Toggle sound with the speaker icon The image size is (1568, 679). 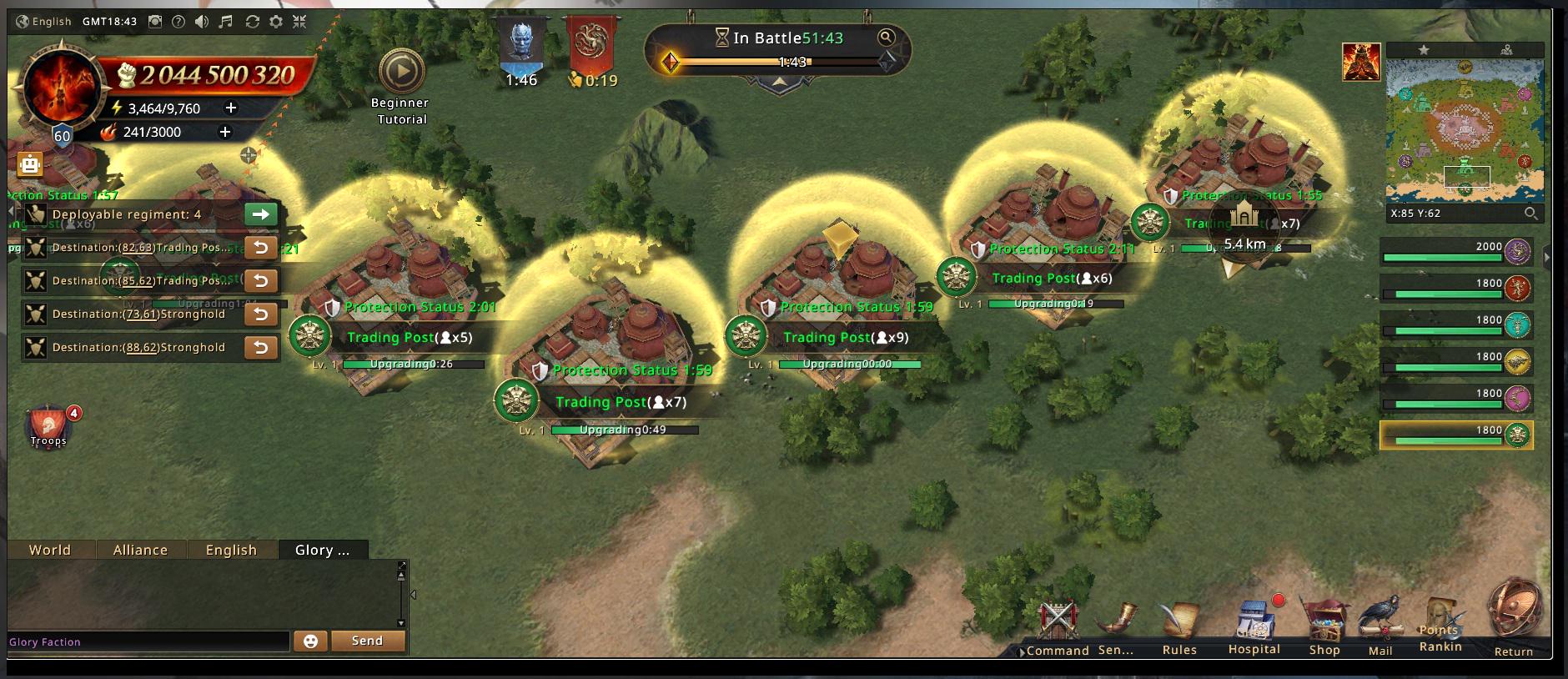202,22
